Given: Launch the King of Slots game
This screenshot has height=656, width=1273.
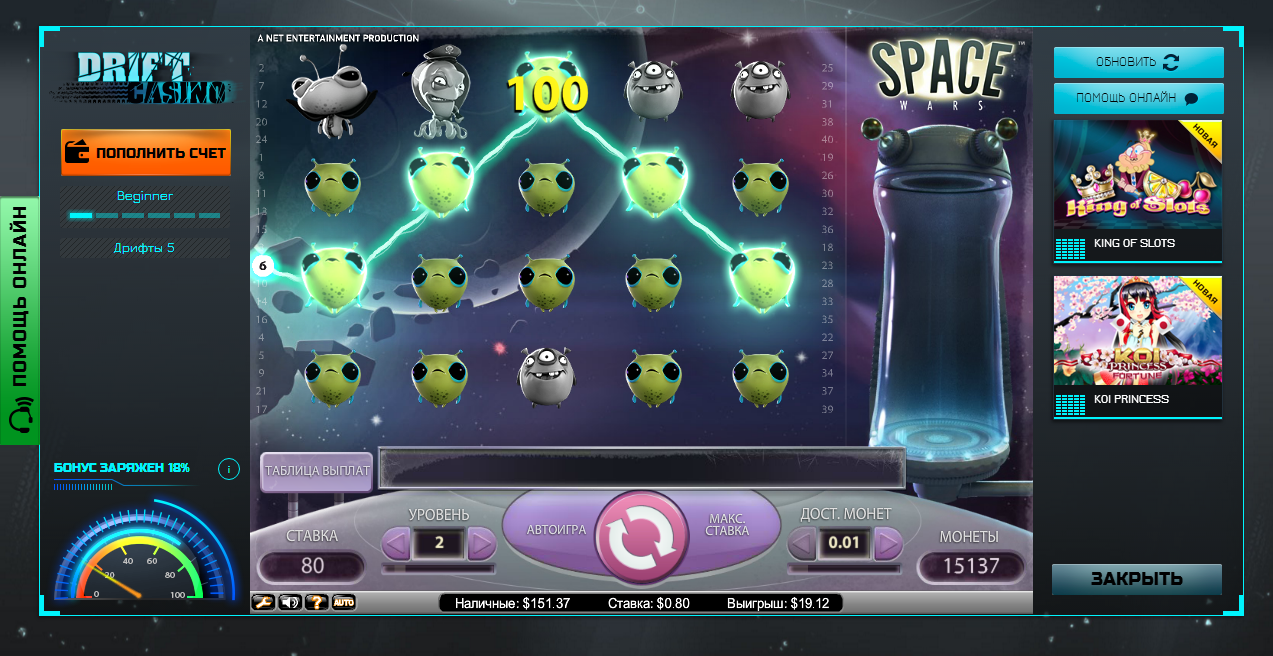Looking at the screenshot, I should coord(1138,190).
